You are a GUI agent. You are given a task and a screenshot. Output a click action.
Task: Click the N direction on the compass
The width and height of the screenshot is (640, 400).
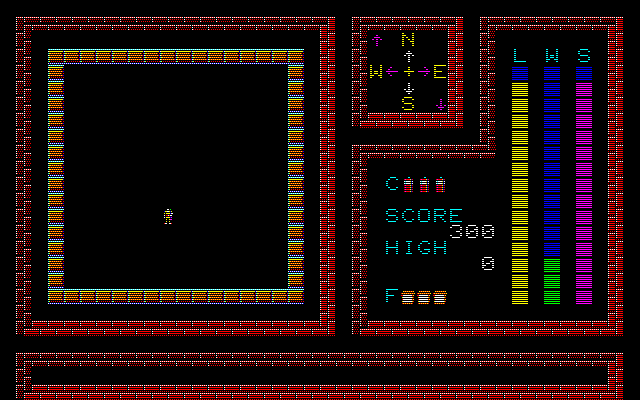point(408,41)
